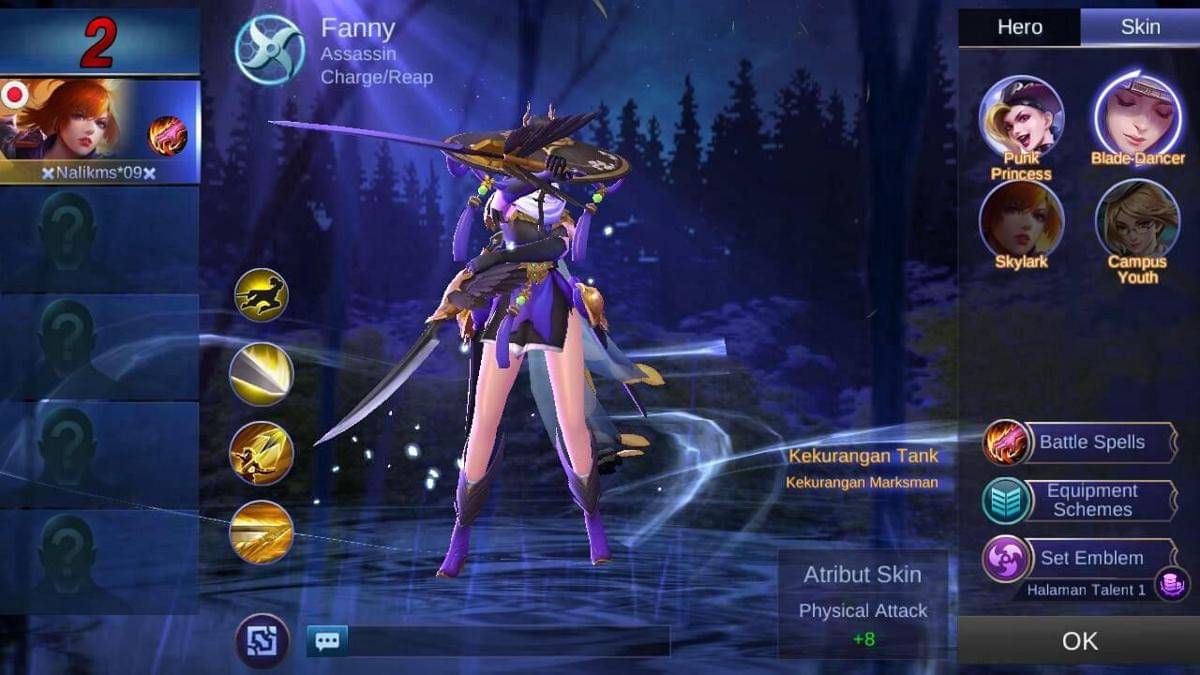1200x675 pixels.
Task: Open the Set Emblem menu
Action: [x=1090, y=558]
